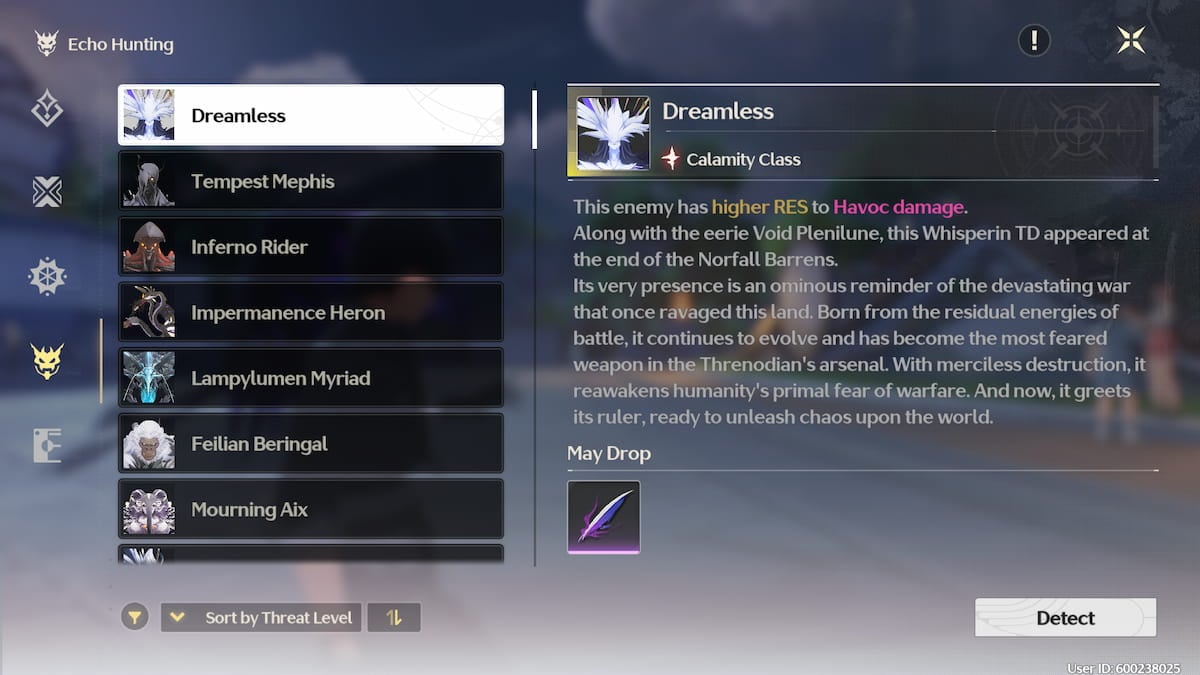The image size is (1200, 675).
Task: Choose the Mourning Aix entry
Action: (311, 509)
